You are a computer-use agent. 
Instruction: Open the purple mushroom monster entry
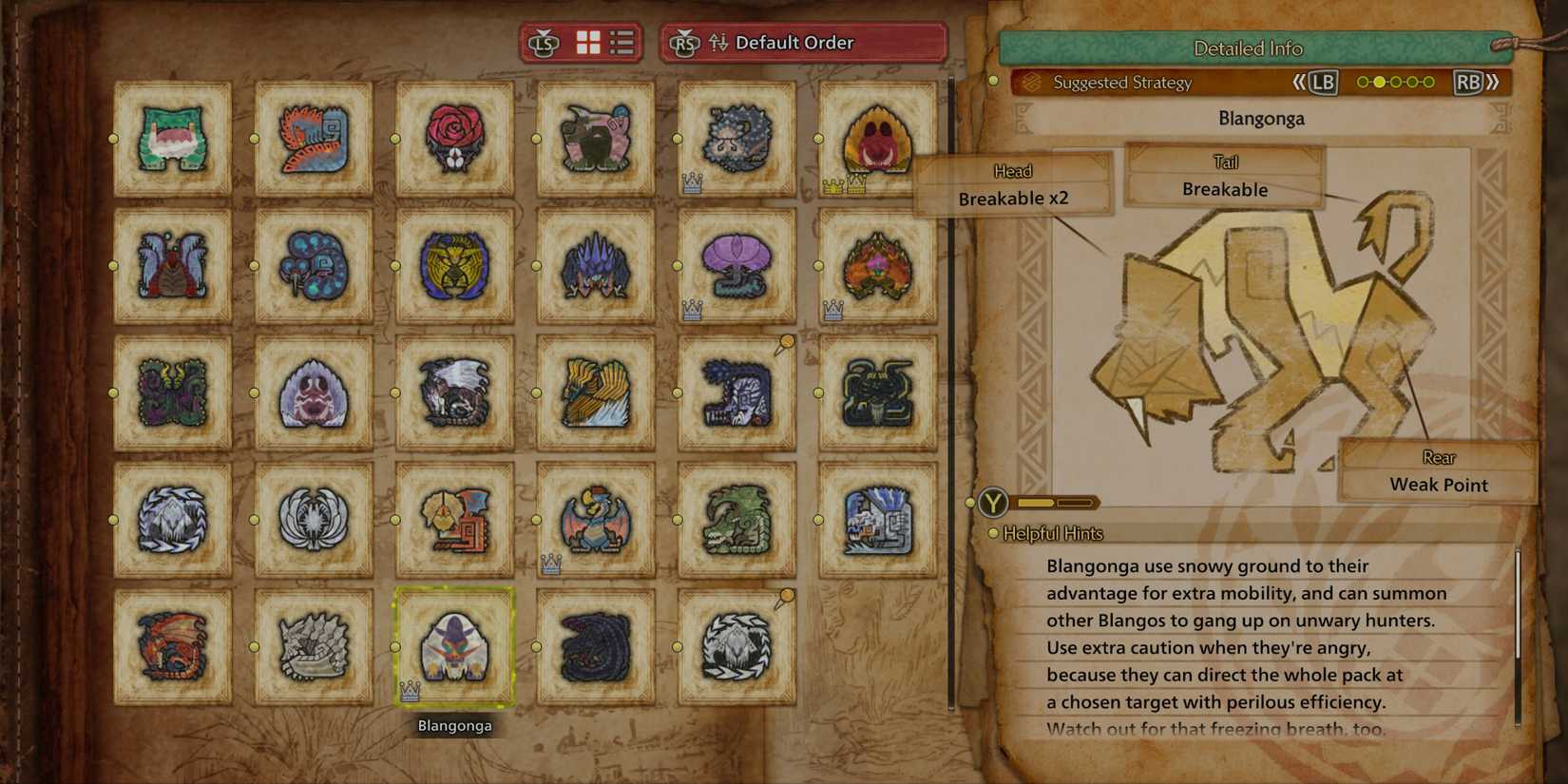point(736,266)
